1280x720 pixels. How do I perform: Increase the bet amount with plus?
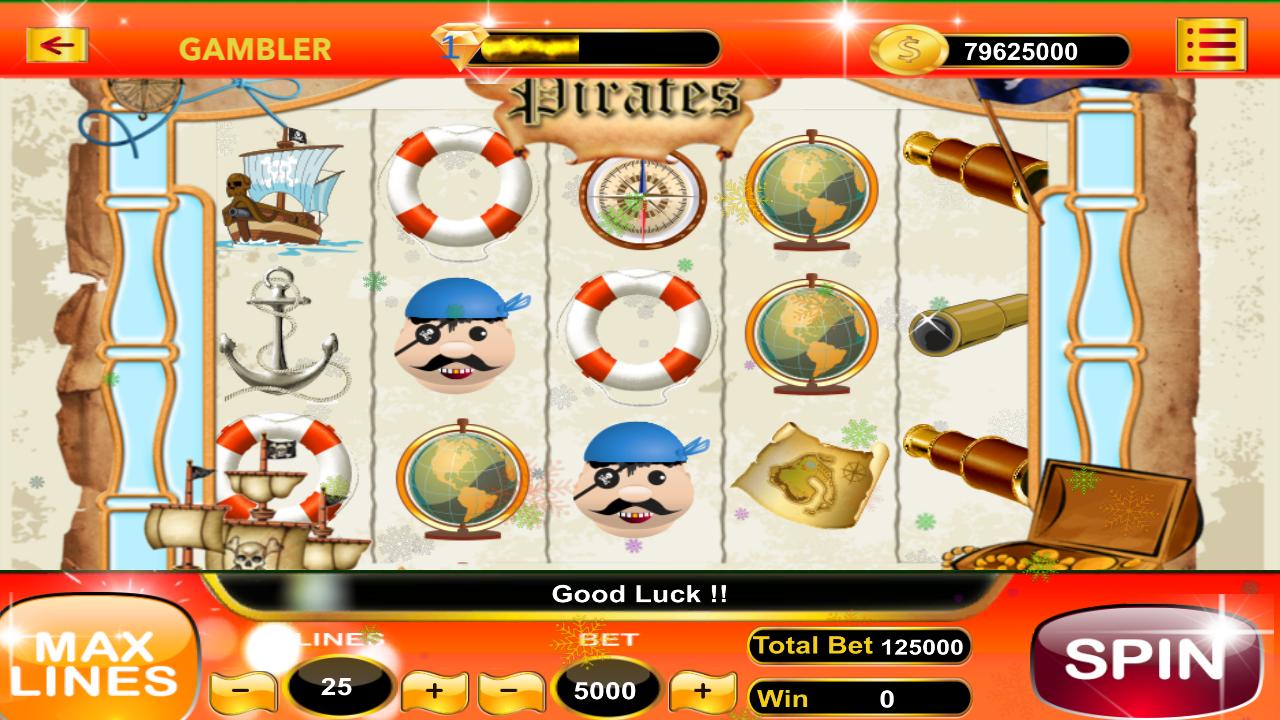pyautogui.click(x=702, y=690)
